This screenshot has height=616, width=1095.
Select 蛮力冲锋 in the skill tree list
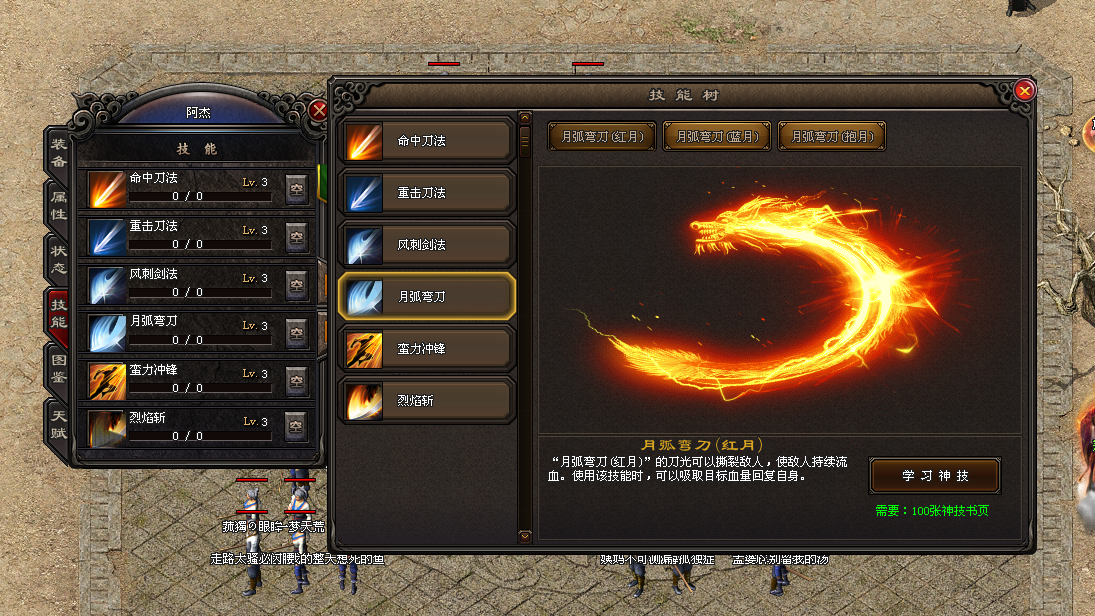[428, 349]
